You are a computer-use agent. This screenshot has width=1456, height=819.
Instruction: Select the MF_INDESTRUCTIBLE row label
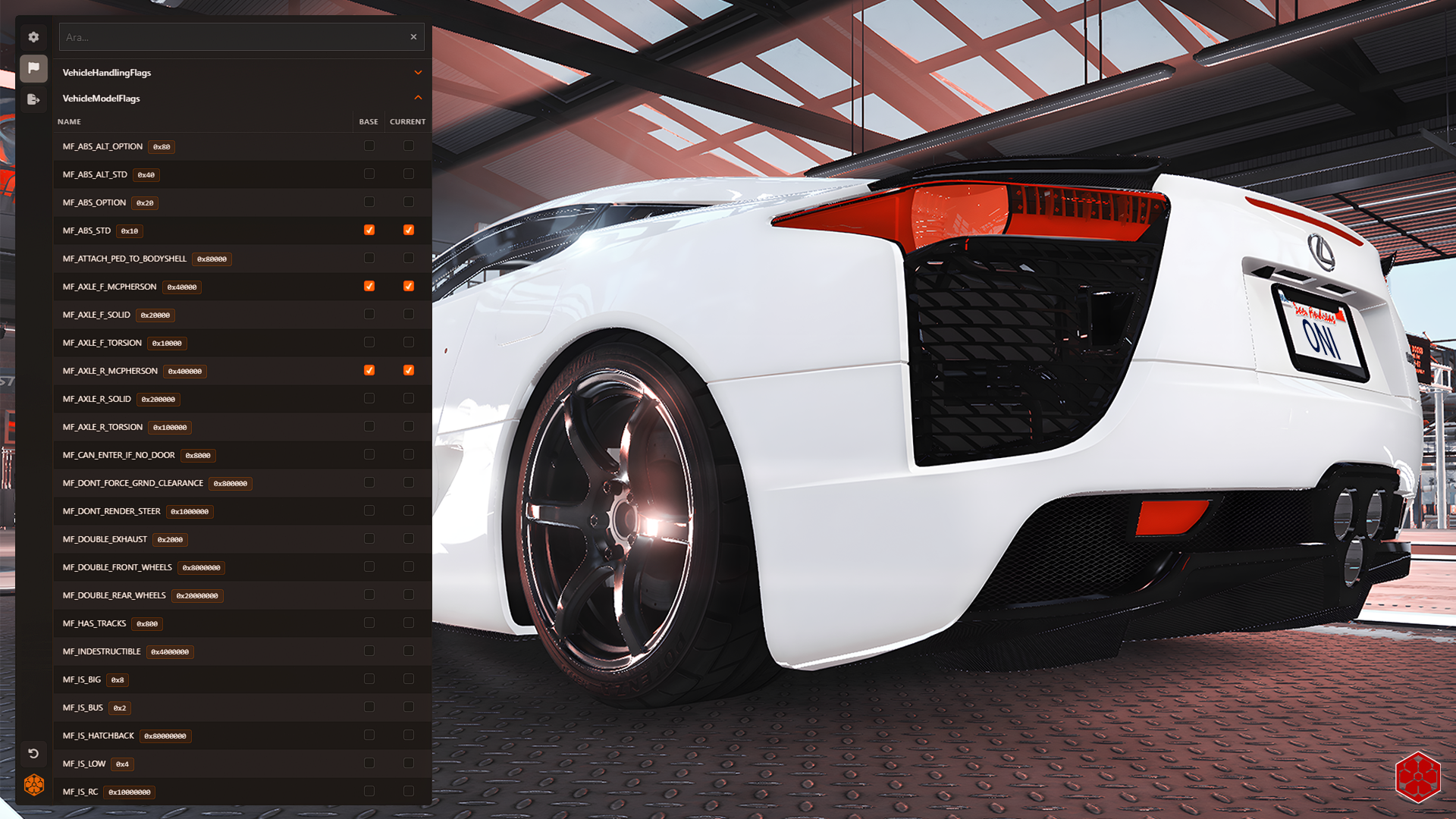[x=102, y=651]
